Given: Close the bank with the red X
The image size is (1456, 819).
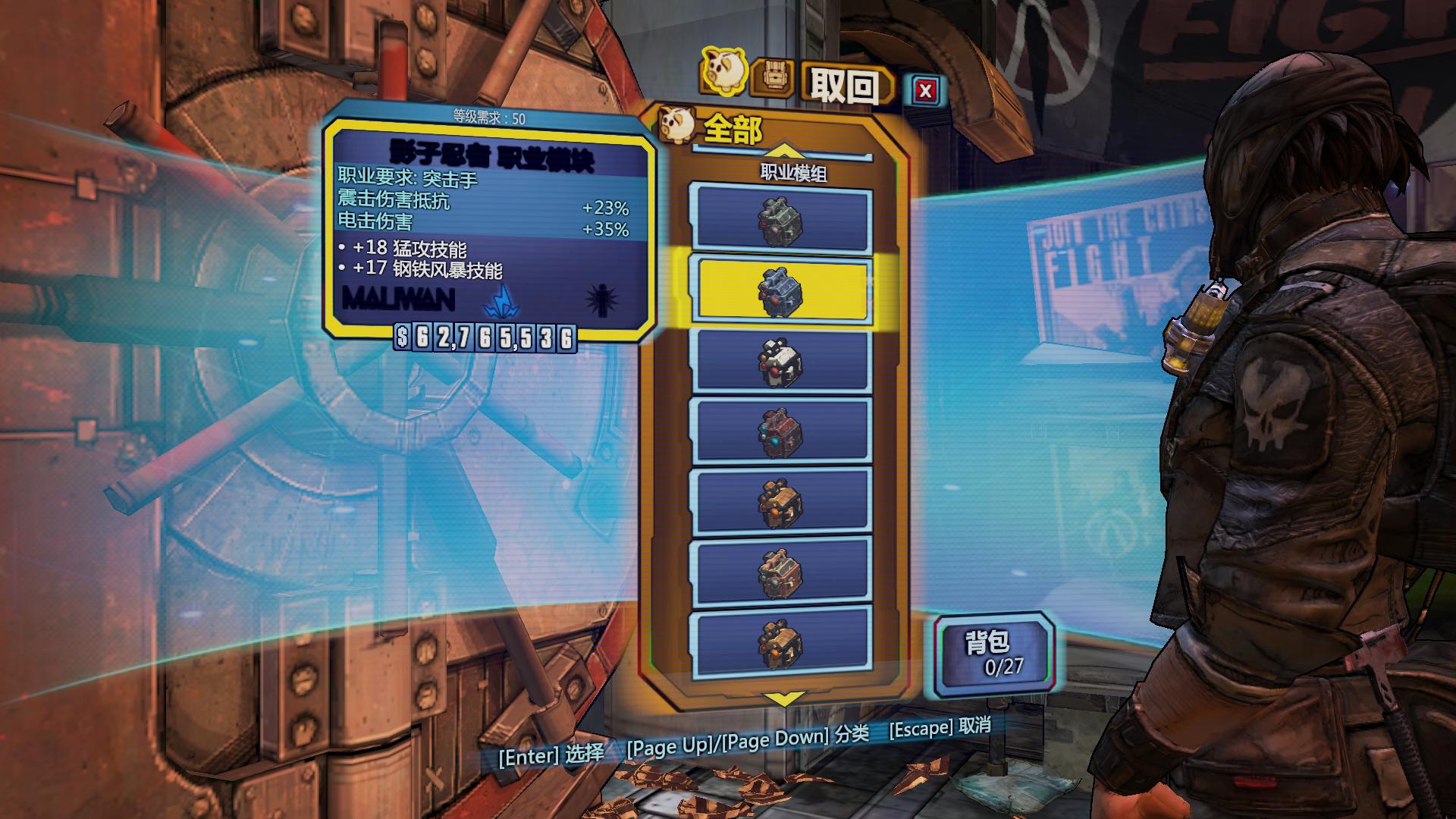Looking at the screenshot, I should 925,91.
